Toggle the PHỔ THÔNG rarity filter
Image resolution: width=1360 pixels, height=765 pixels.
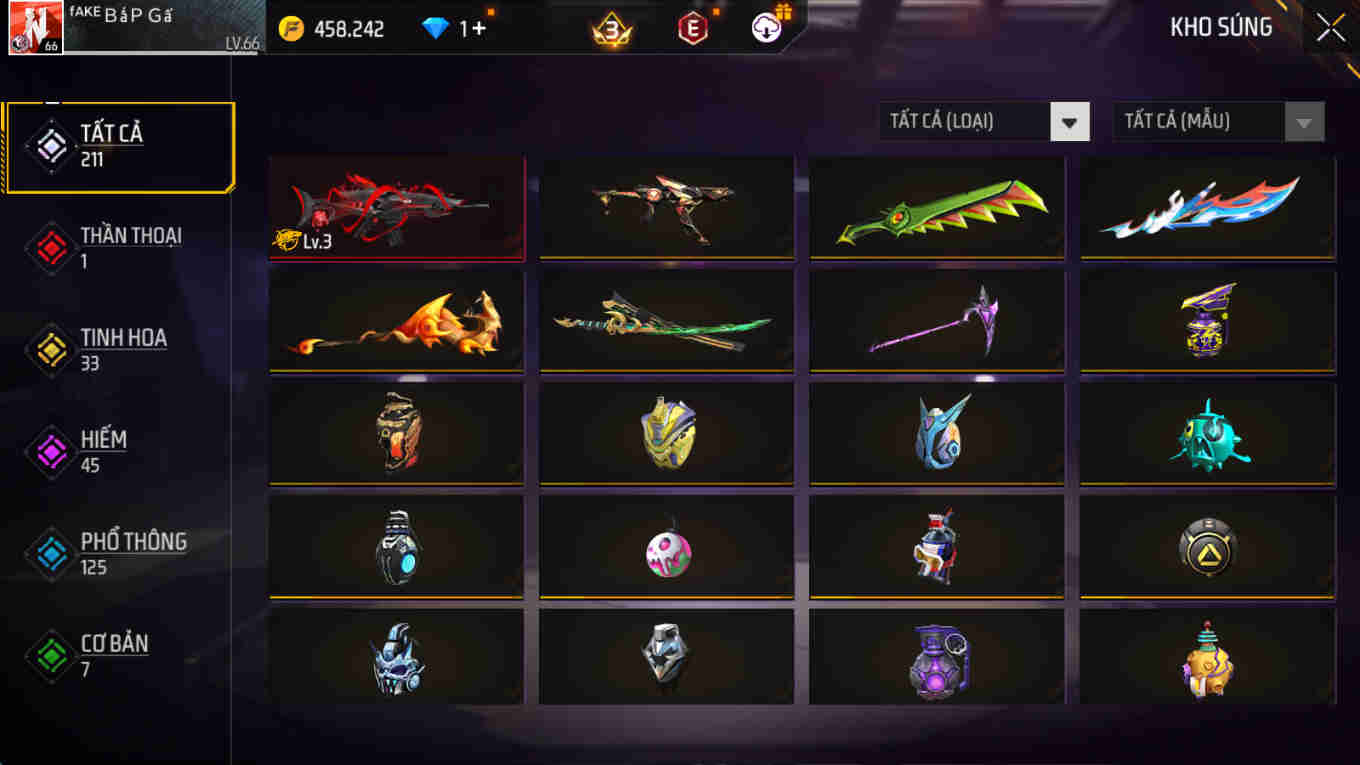pyautogui.click(x=49, y=553)
